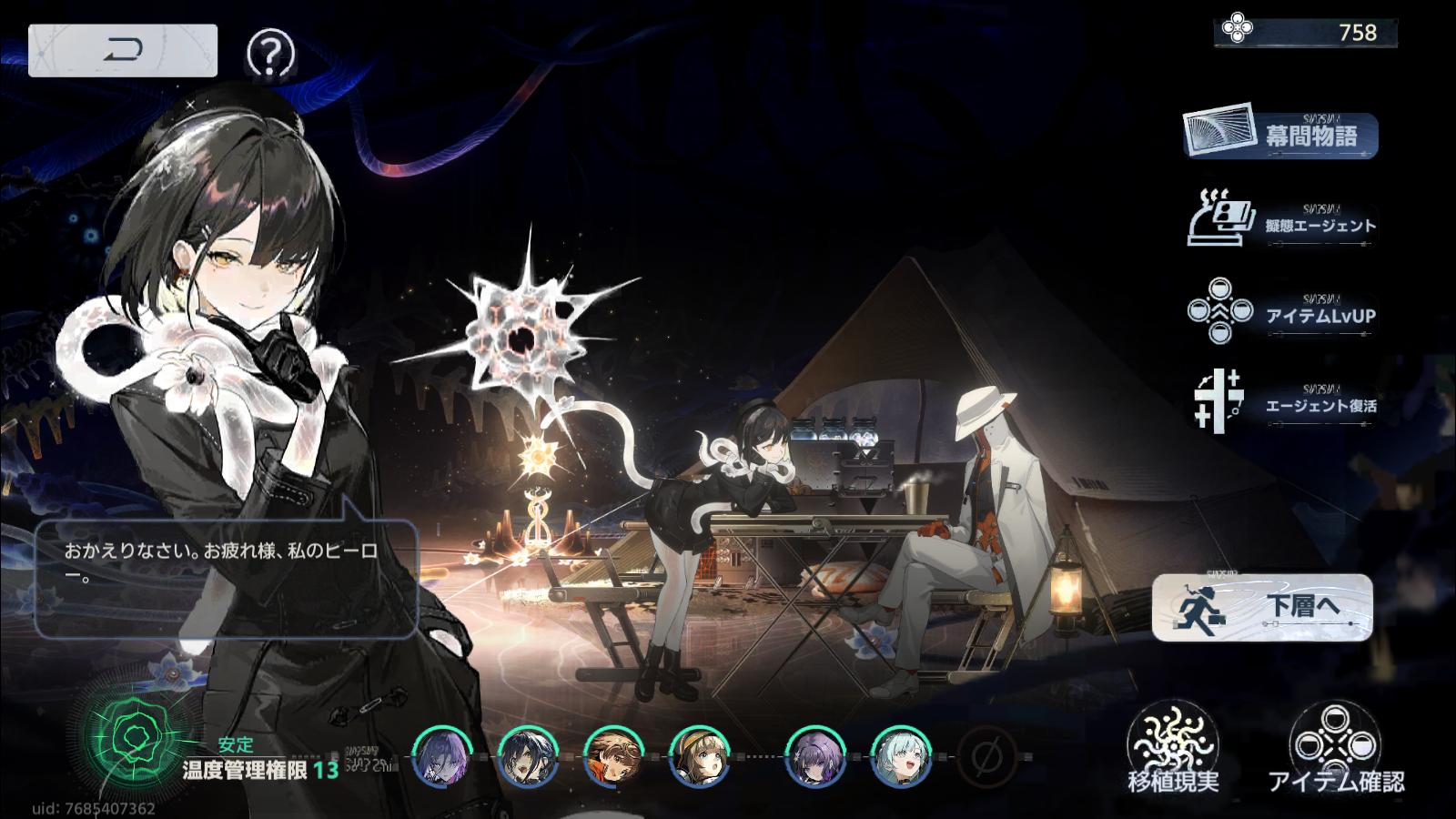Click the empty agent slot with slashed circle
The height and width of the screenshot is (819, 1456).
coord(986,756)
